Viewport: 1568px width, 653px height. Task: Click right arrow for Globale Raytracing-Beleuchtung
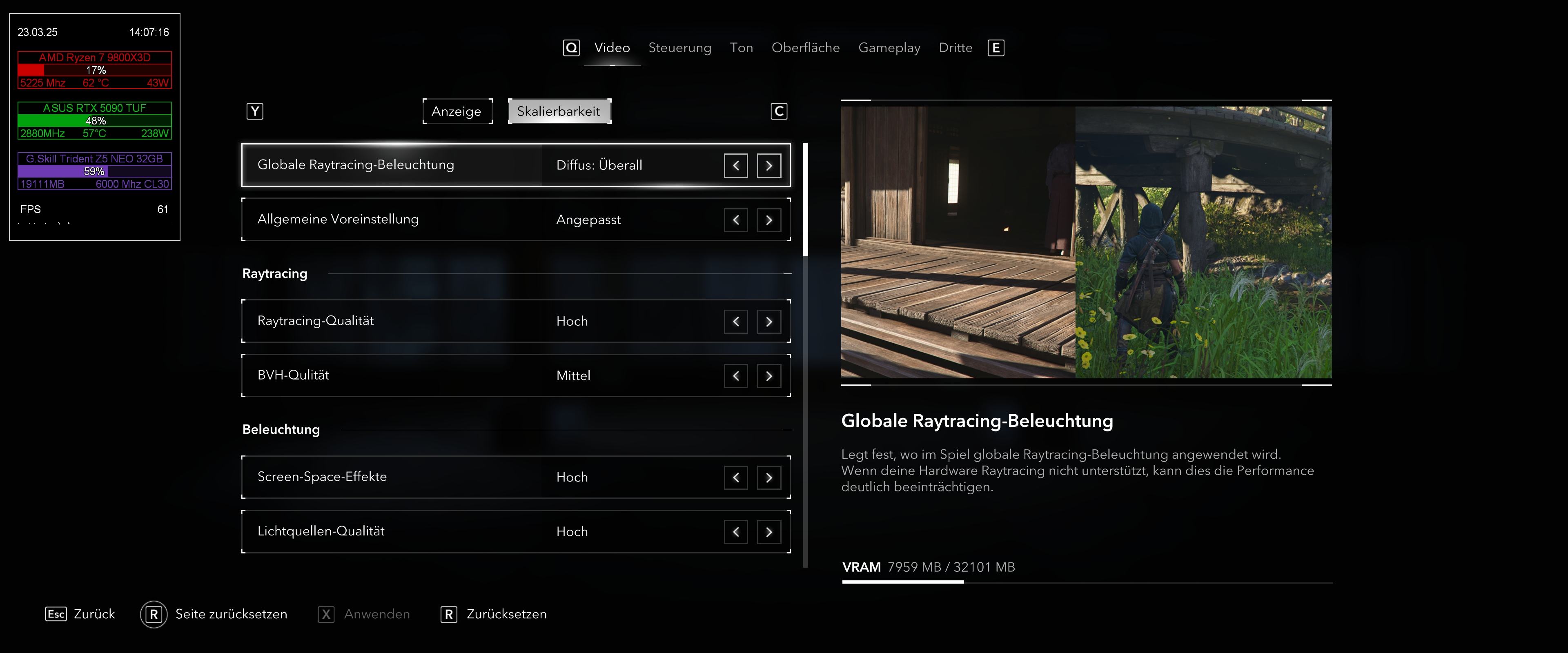[x=769, y=166]
